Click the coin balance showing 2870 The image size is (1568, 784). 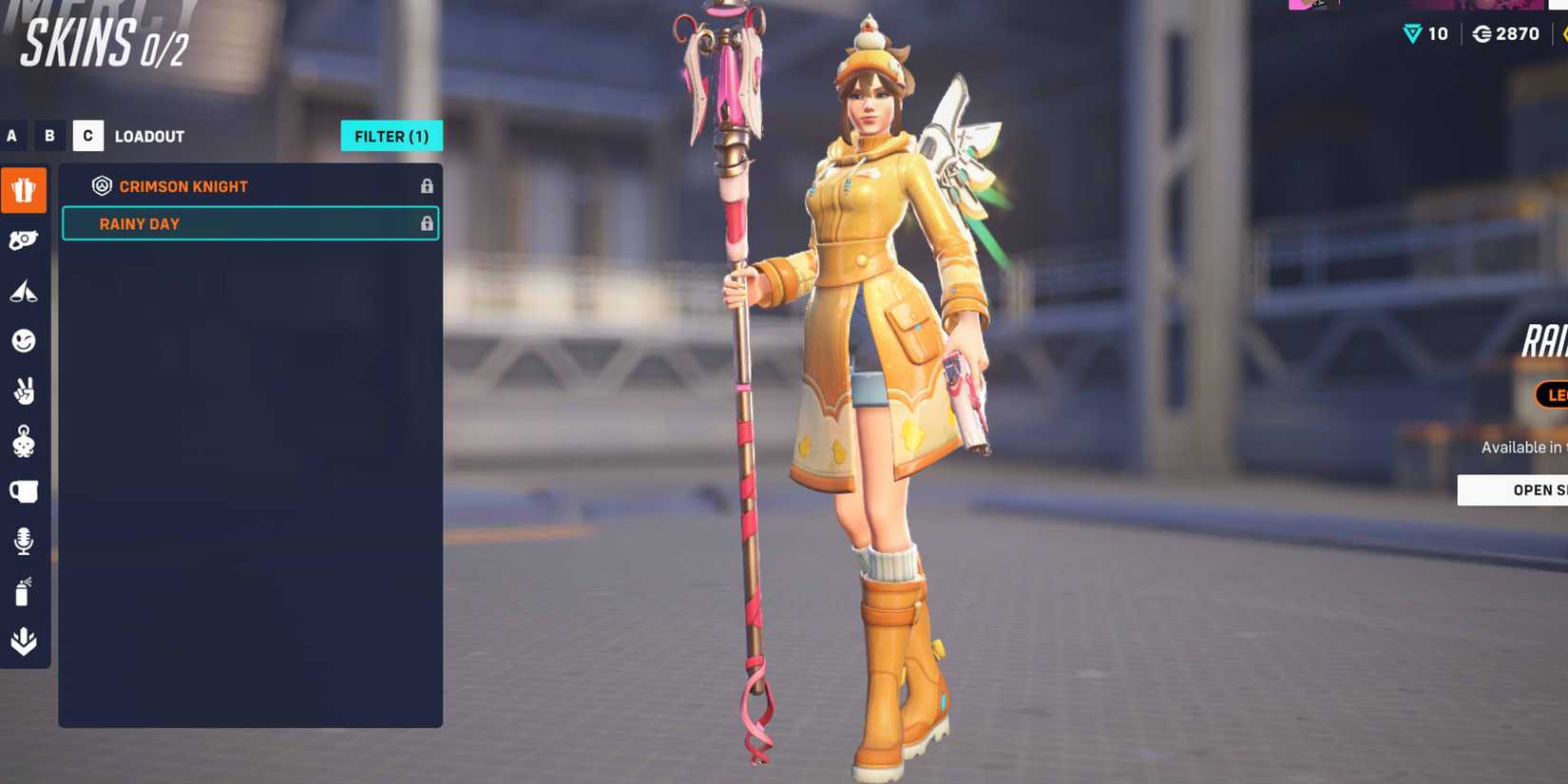coord(1506,33)
